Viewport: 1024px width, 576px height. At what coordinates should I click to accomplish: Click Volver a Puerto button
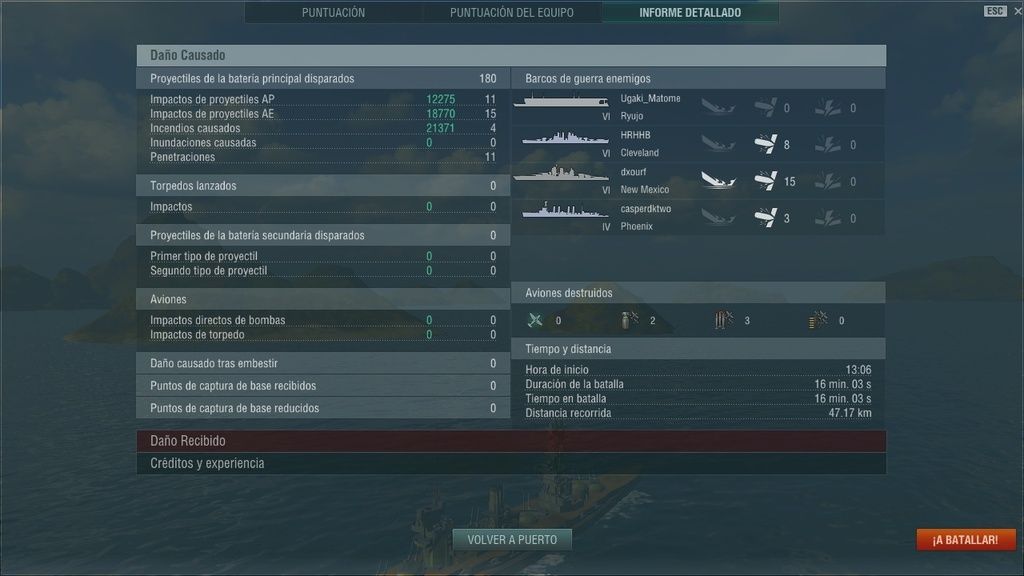pyautogui.click(x=512, y=540)
